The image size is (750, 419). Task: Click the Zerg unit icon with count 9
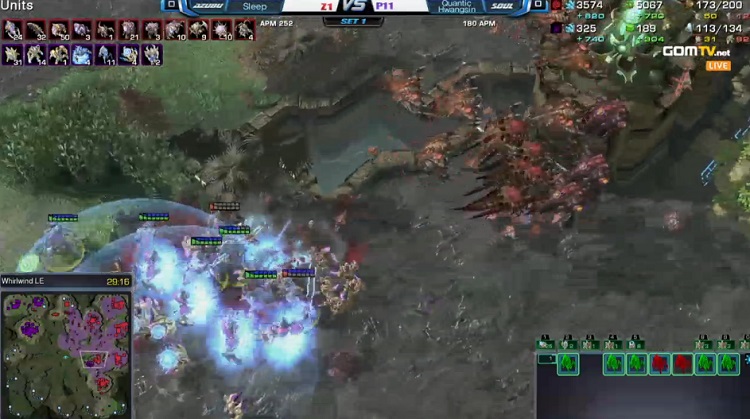[199, 30]
